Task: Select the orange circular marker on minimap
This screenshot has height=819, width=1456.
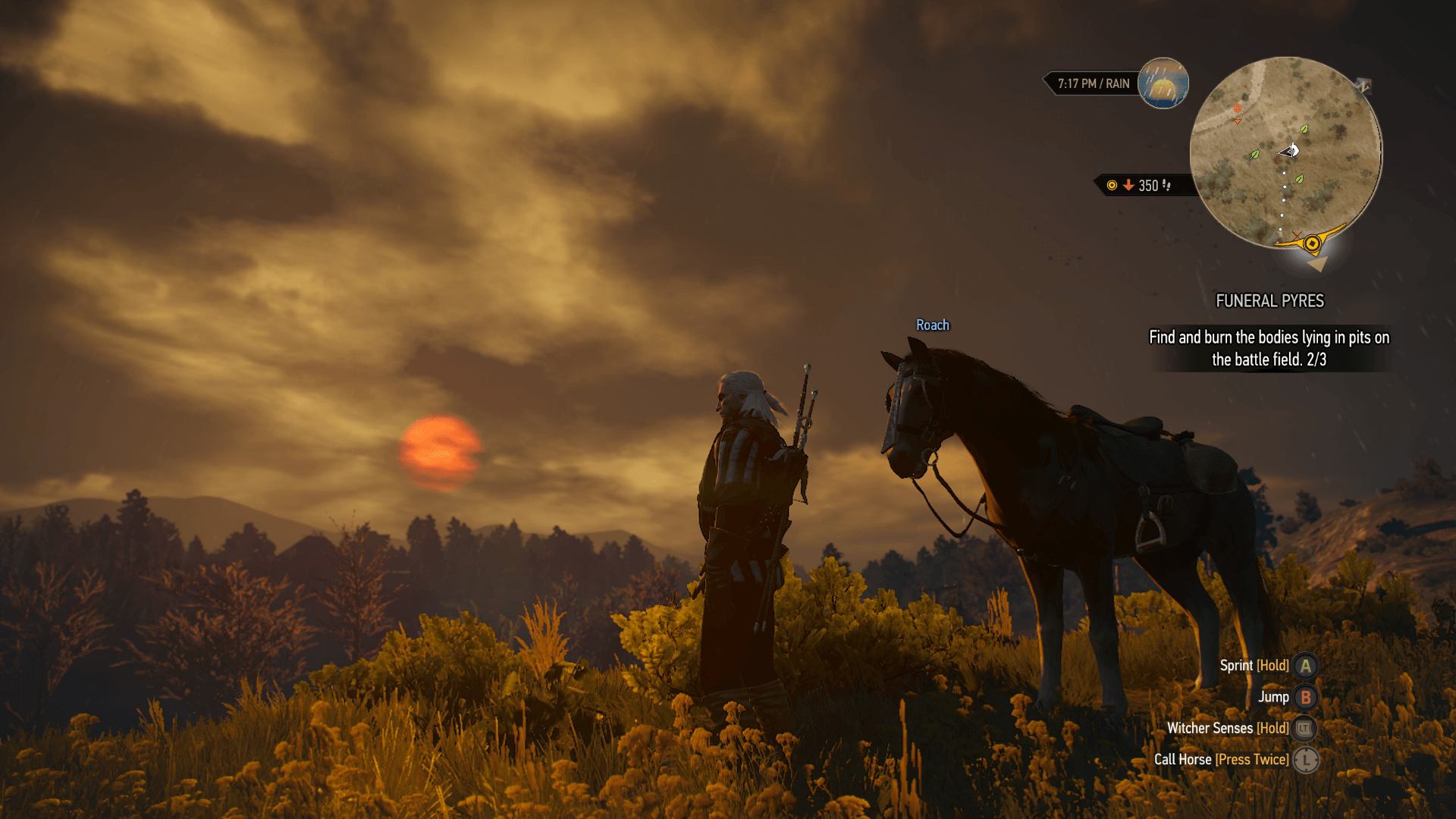Action: point(1238,108)
